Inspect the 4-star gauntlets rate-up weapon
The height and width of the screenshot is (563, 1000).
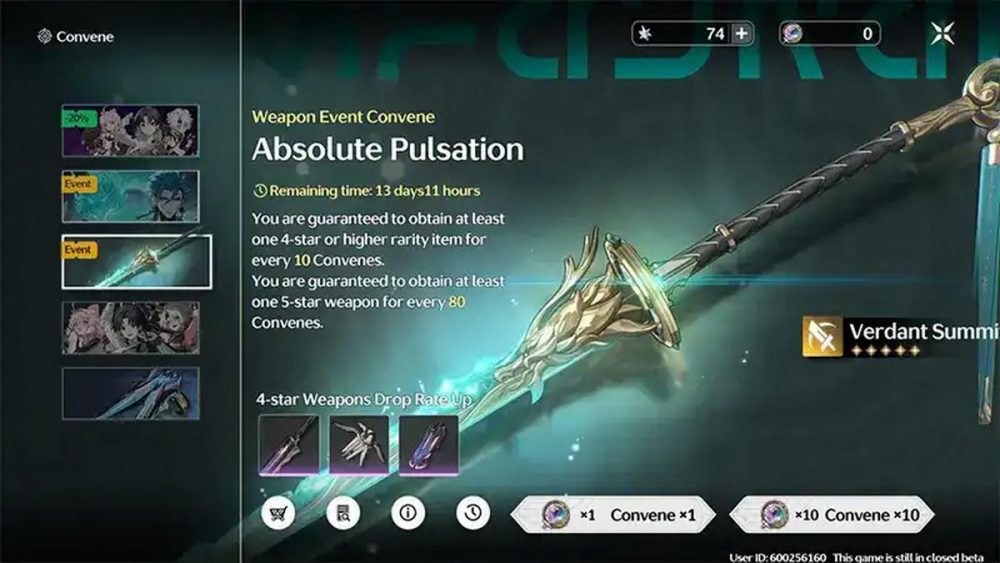(x=359, y=444)
